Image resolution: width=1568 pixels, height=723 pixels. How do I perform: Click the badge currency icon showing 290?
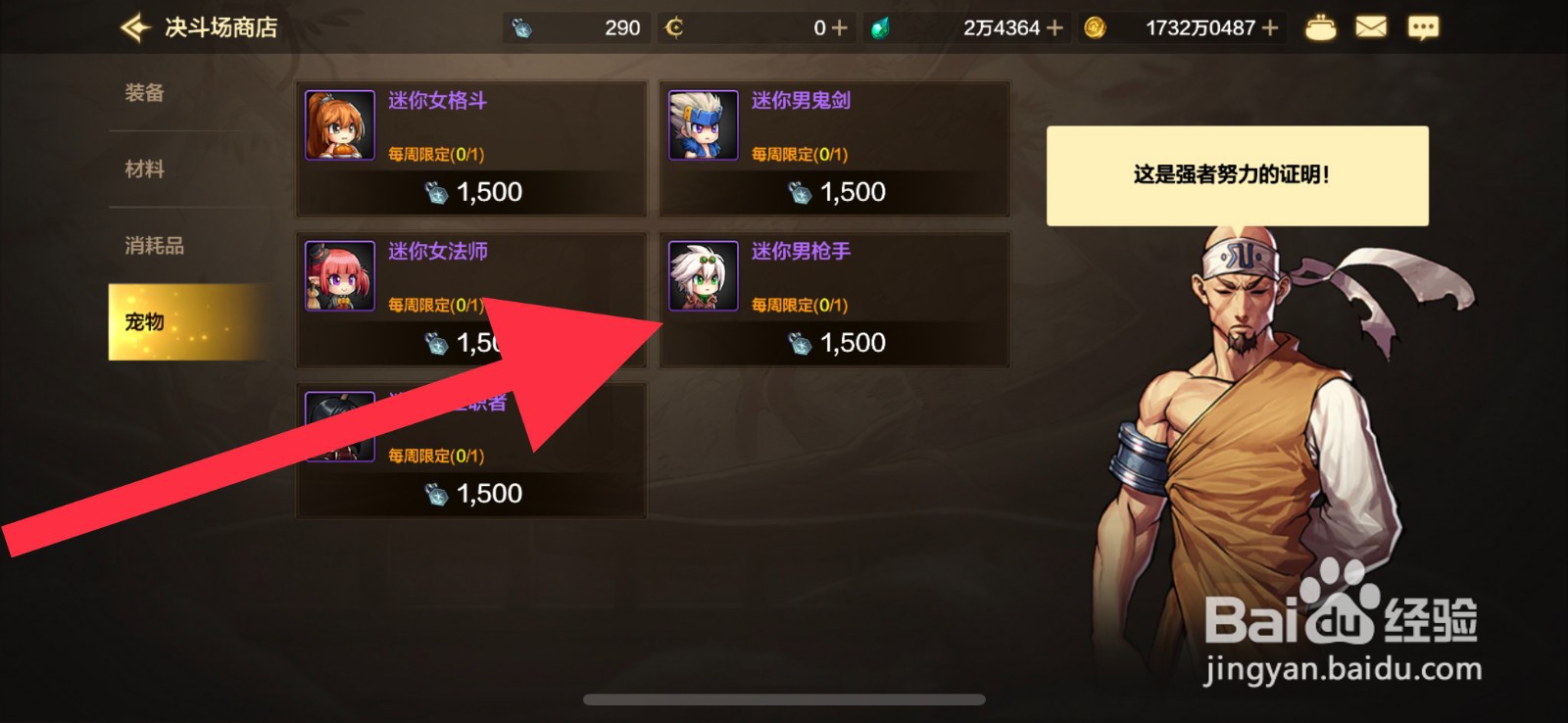521,26
